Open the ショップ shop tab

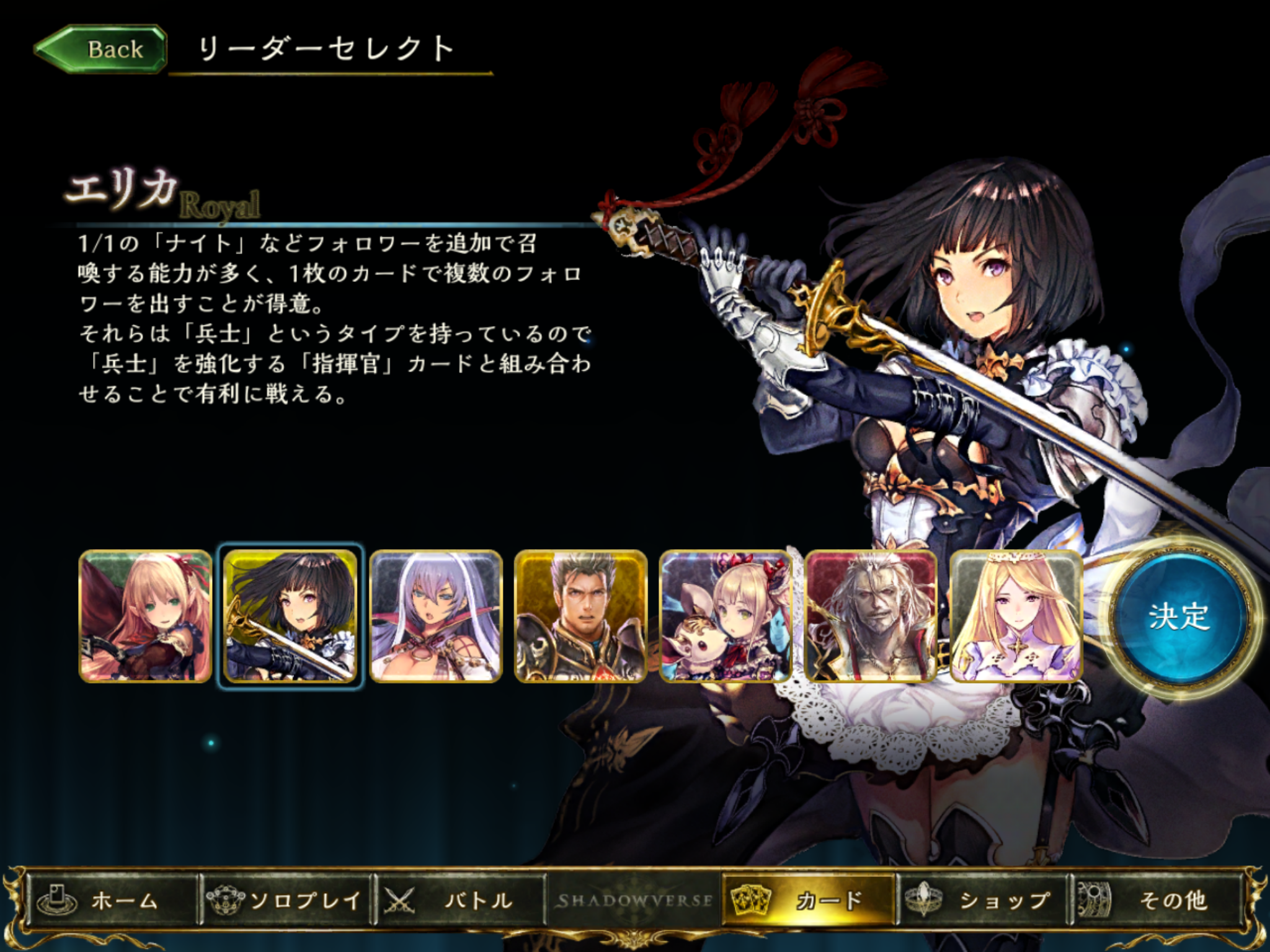(982, 900)
